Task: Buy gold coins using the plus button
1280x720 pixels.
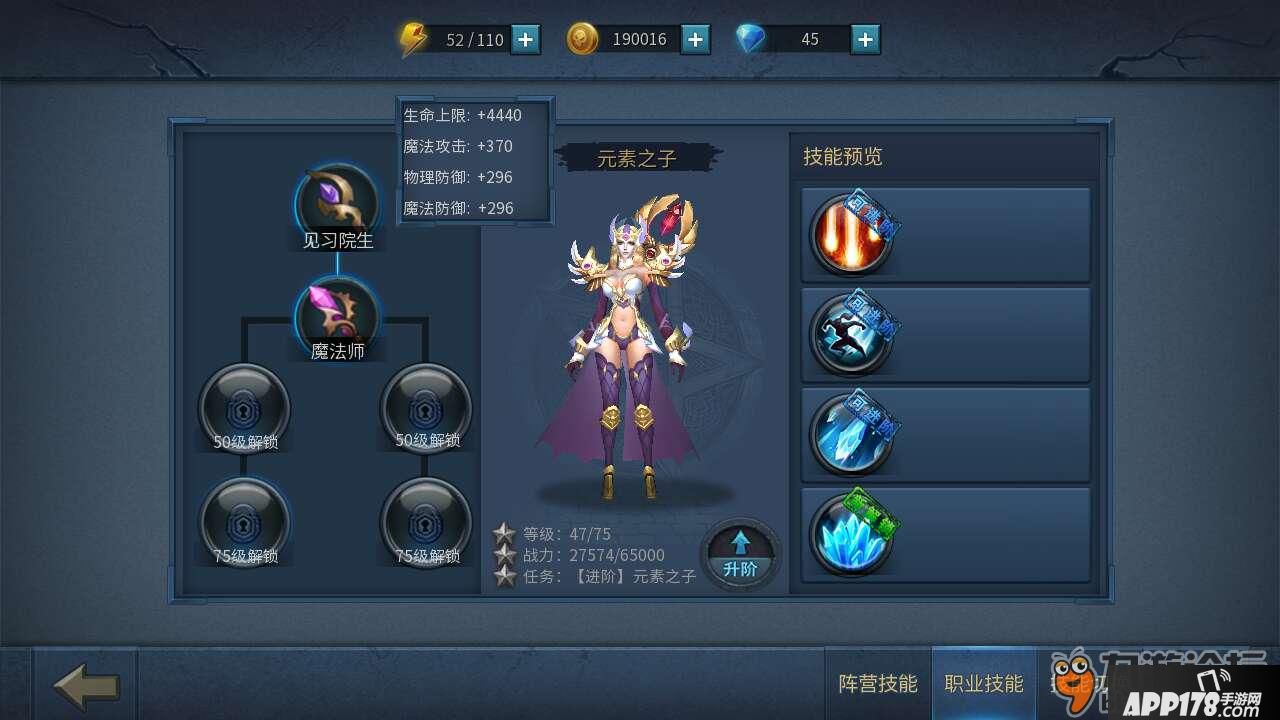Action: point(695,39)
